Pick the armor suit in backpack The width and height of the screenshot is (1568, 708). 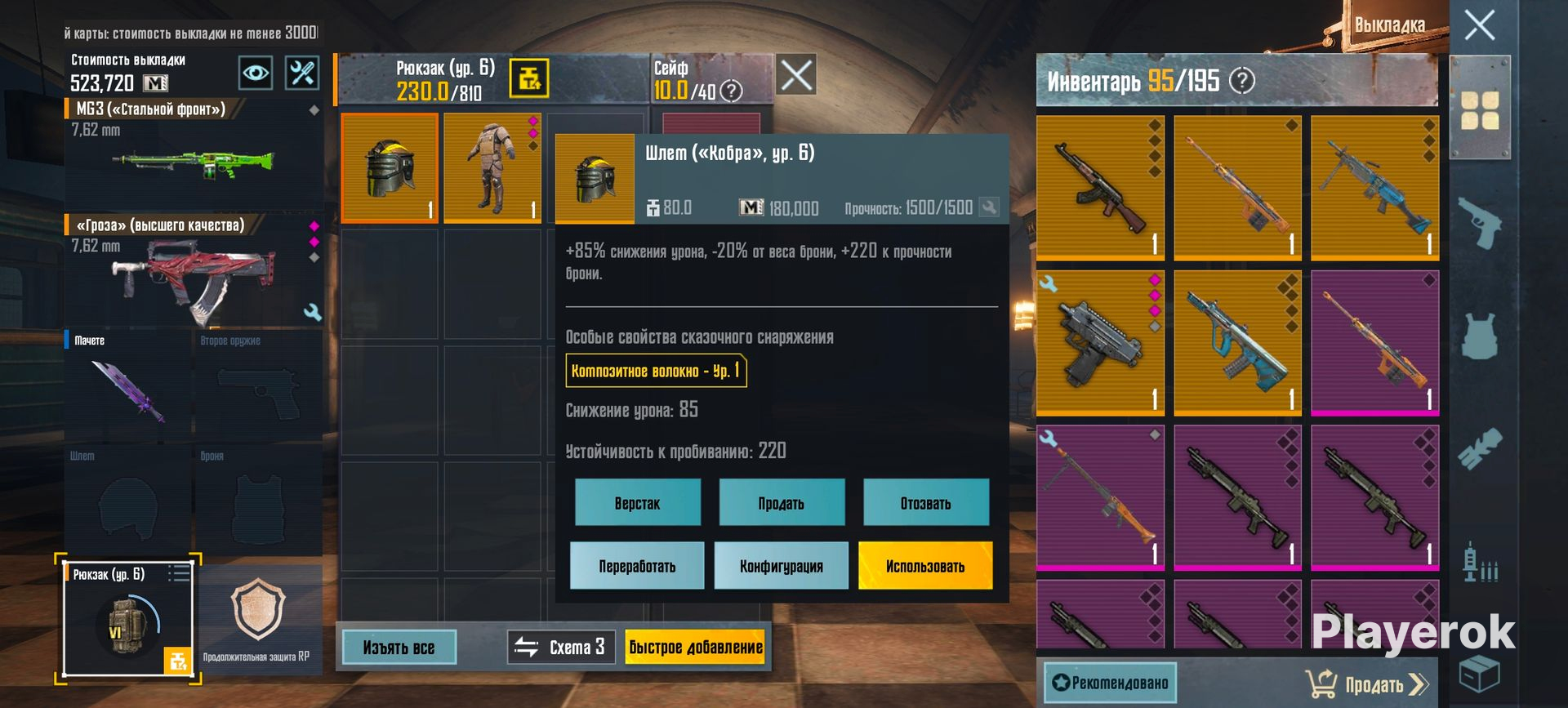pyautogui.click(x=492, y=168)
